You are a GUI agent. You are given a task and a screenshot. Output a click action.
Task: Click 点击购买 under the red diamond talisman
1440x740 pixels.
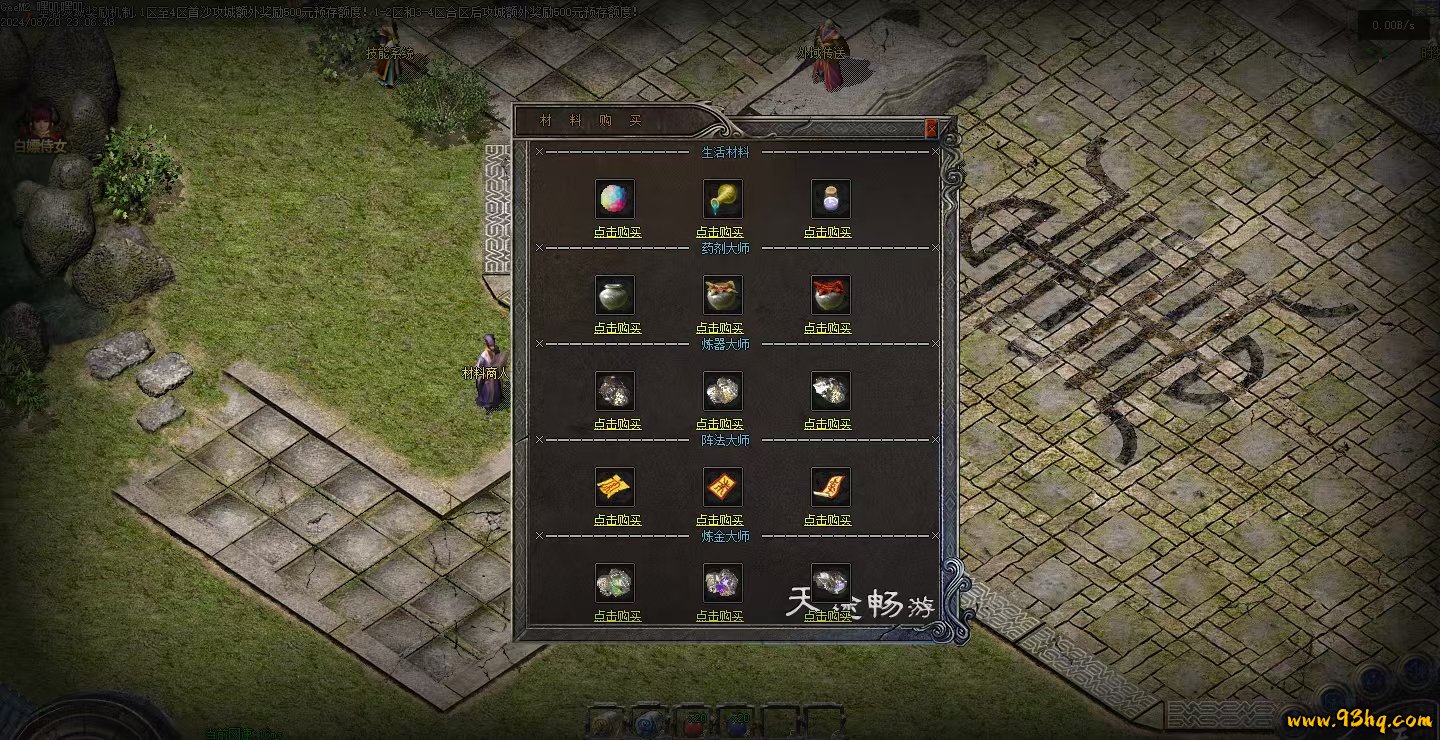(x=720, y=521)
